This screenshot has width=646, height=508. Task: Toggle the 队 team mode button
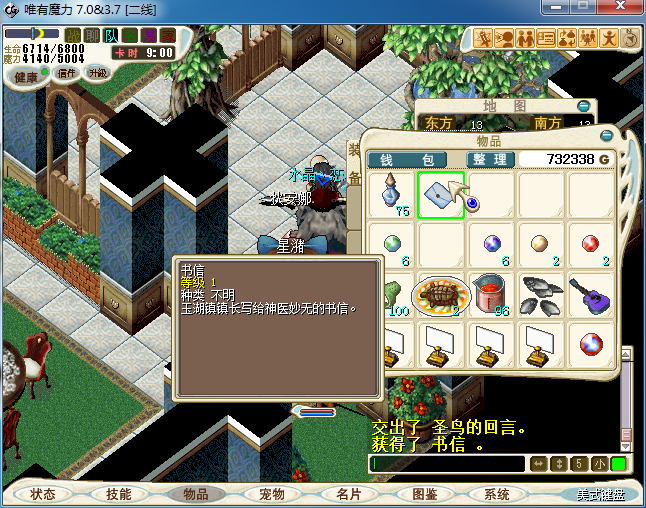click(111, 35)
